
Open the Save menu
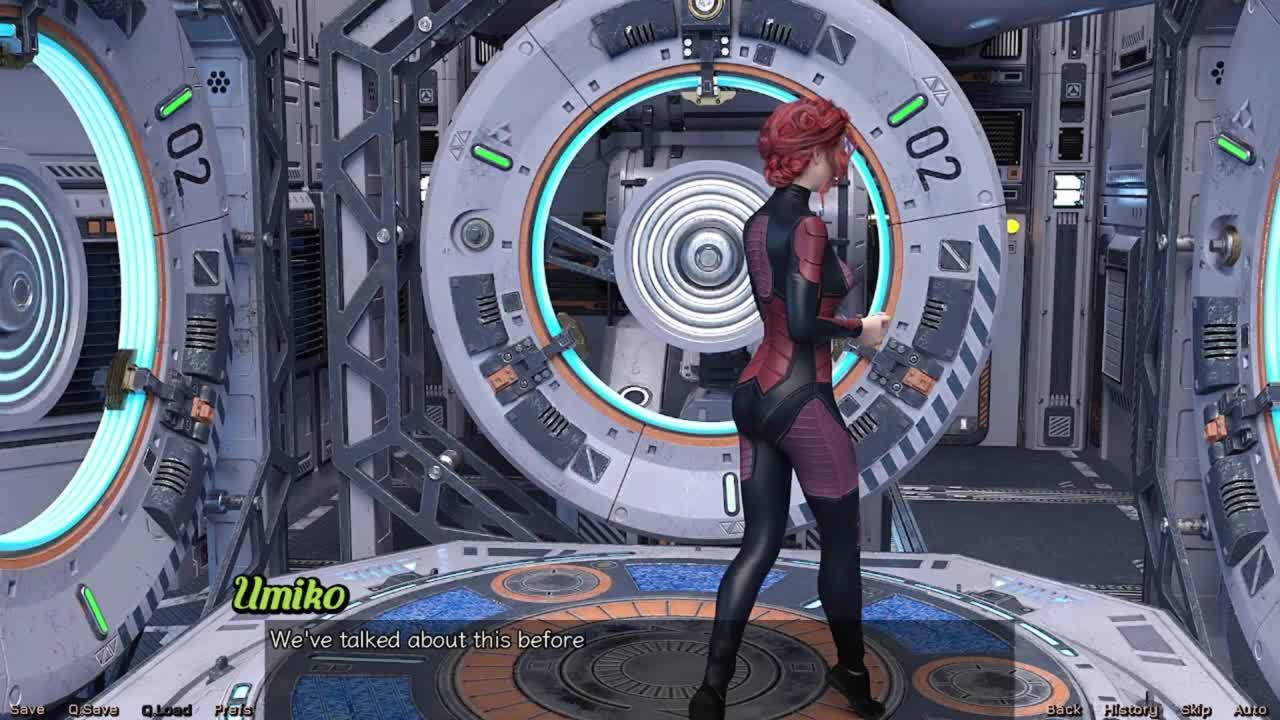tap(27, 710)
